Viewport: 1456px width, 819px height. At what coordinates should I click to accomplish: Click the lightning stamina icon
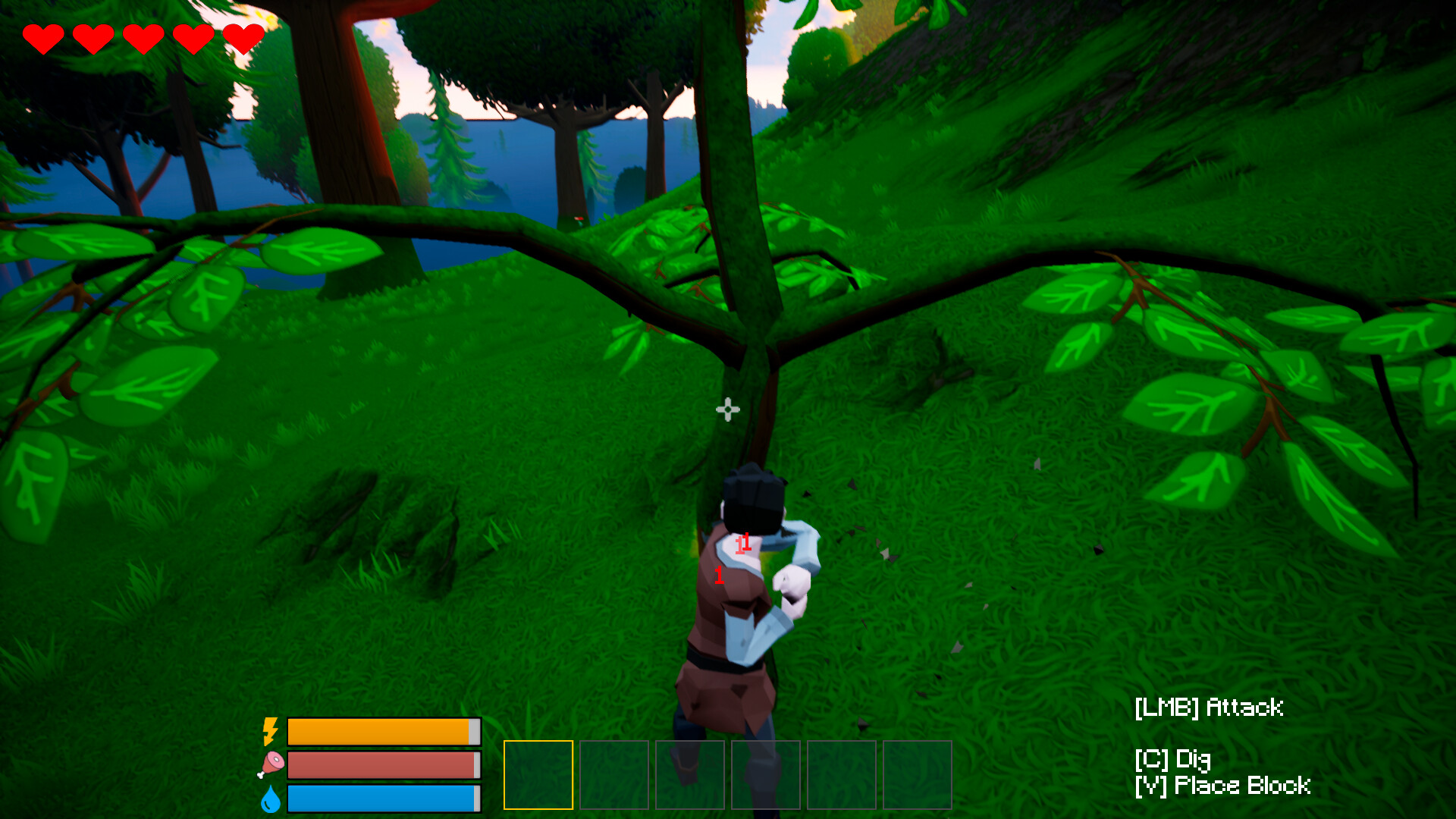(271, 730)
